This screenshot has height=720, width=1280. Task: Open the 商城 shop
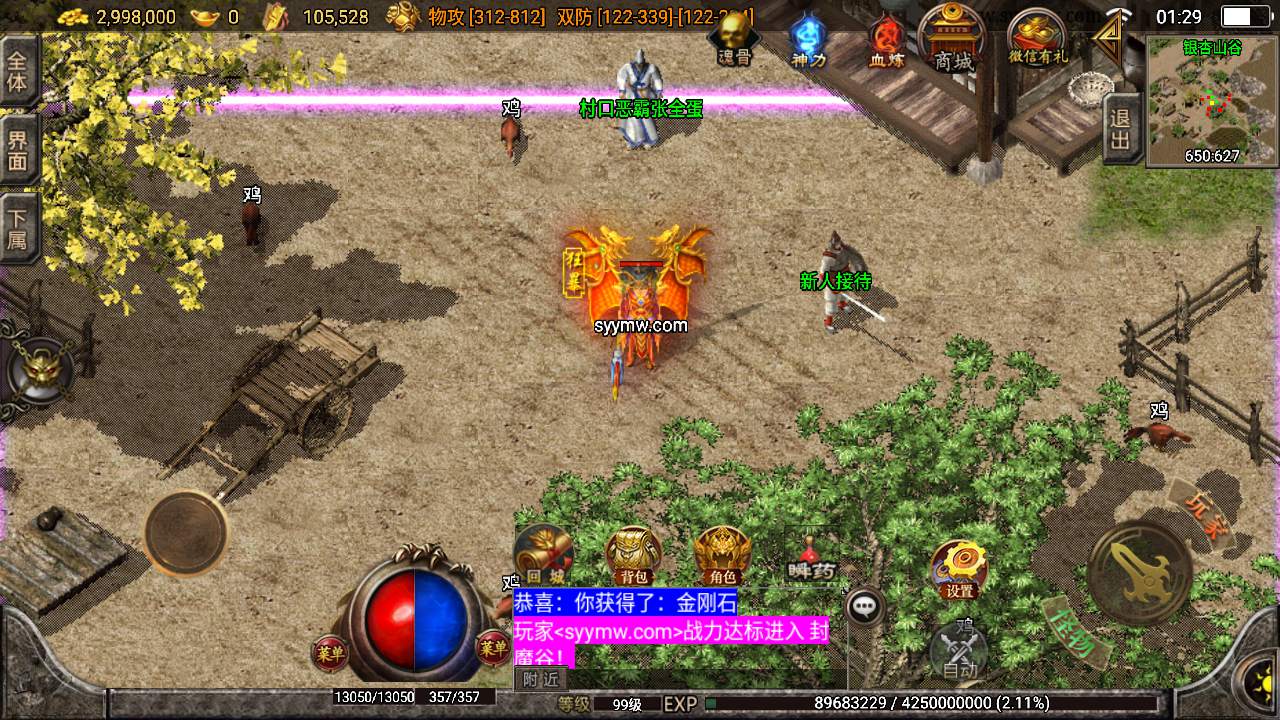tap(952, 38)
